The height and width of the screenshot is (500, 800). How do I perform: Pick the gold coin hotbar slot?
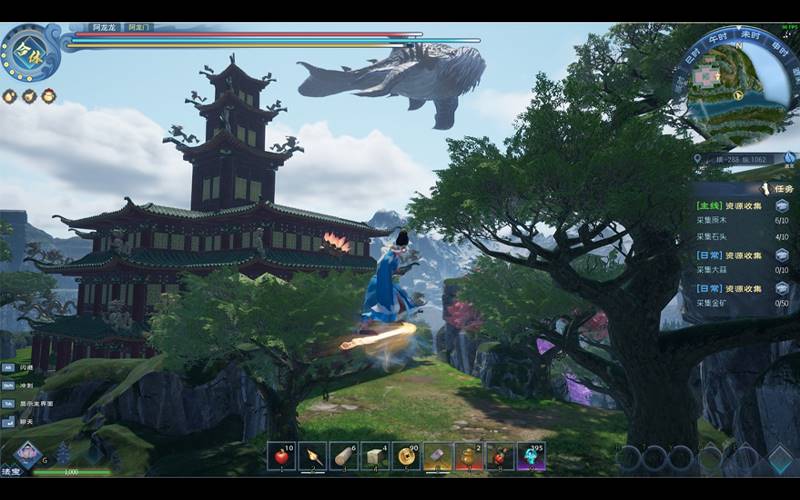click(406, 456)
